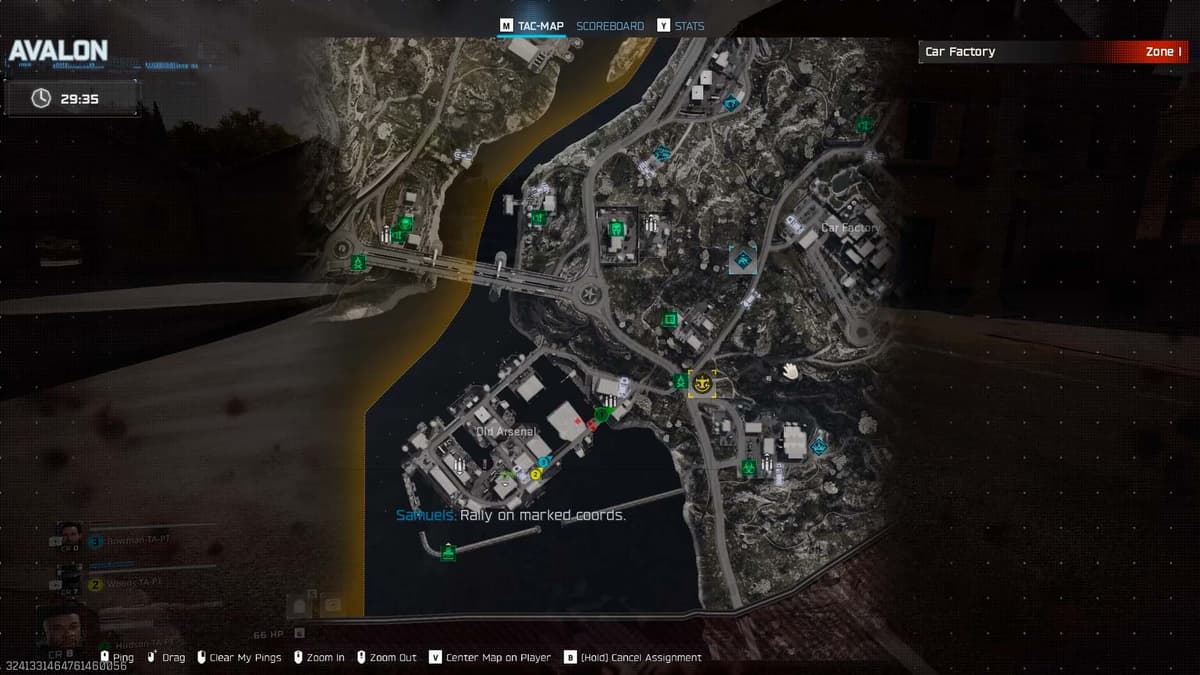Click the green marker inside the walled compound
Viewport: 1200px width, 675px height.
tap(617, 229)
